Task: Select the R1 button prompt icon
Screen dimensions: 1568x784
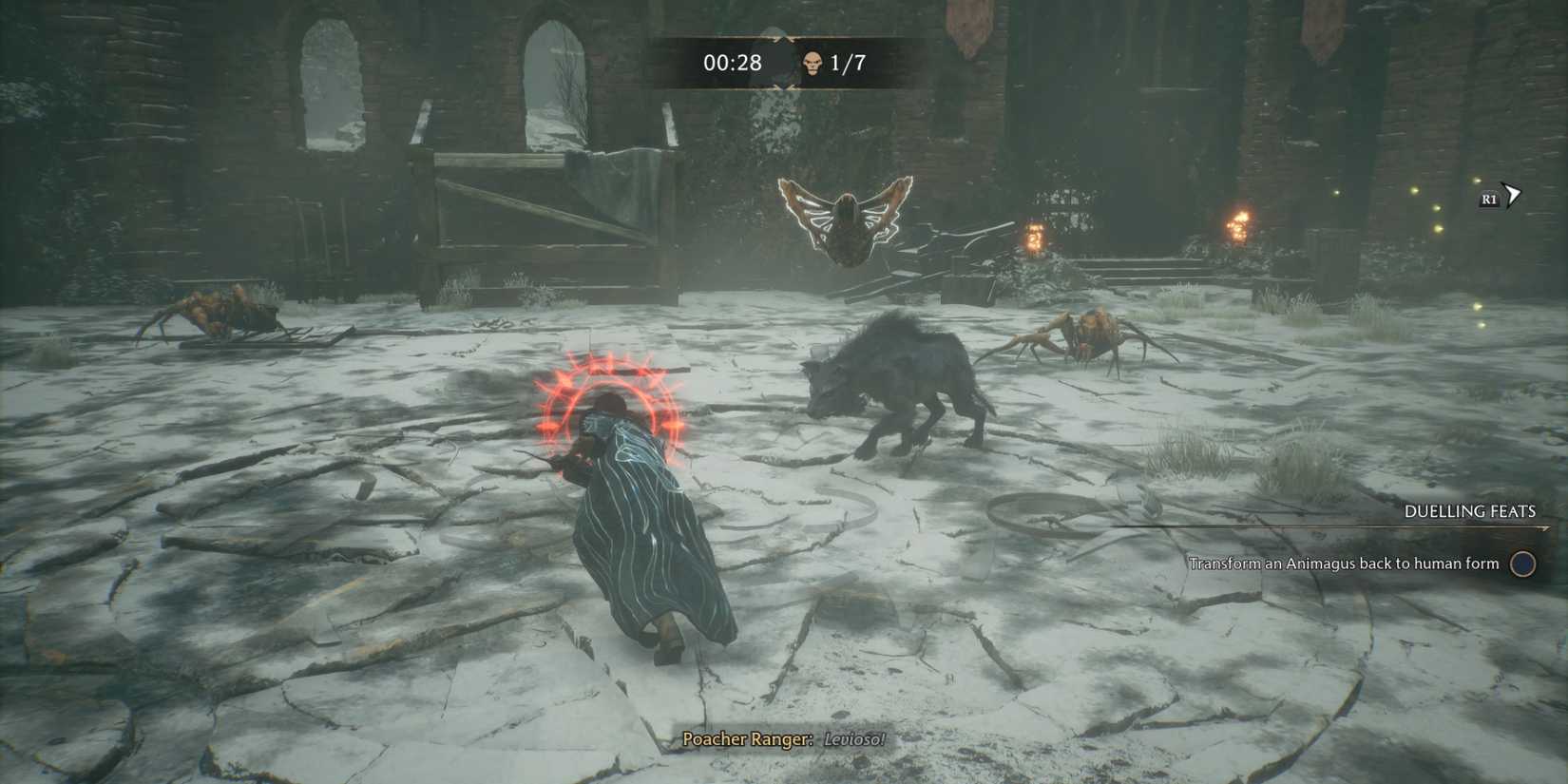Action: pyautogui.click(x=1487, y=200)
